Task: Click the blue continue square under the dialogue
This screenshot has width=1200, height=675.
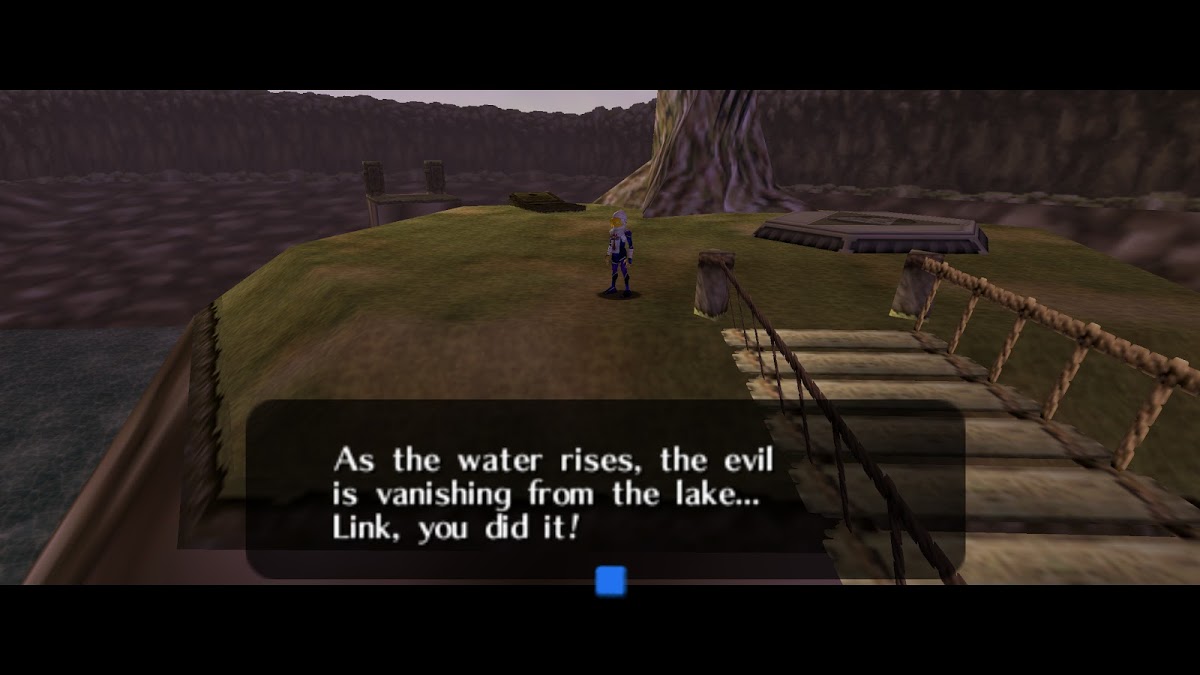Action: tap(610, 581)
